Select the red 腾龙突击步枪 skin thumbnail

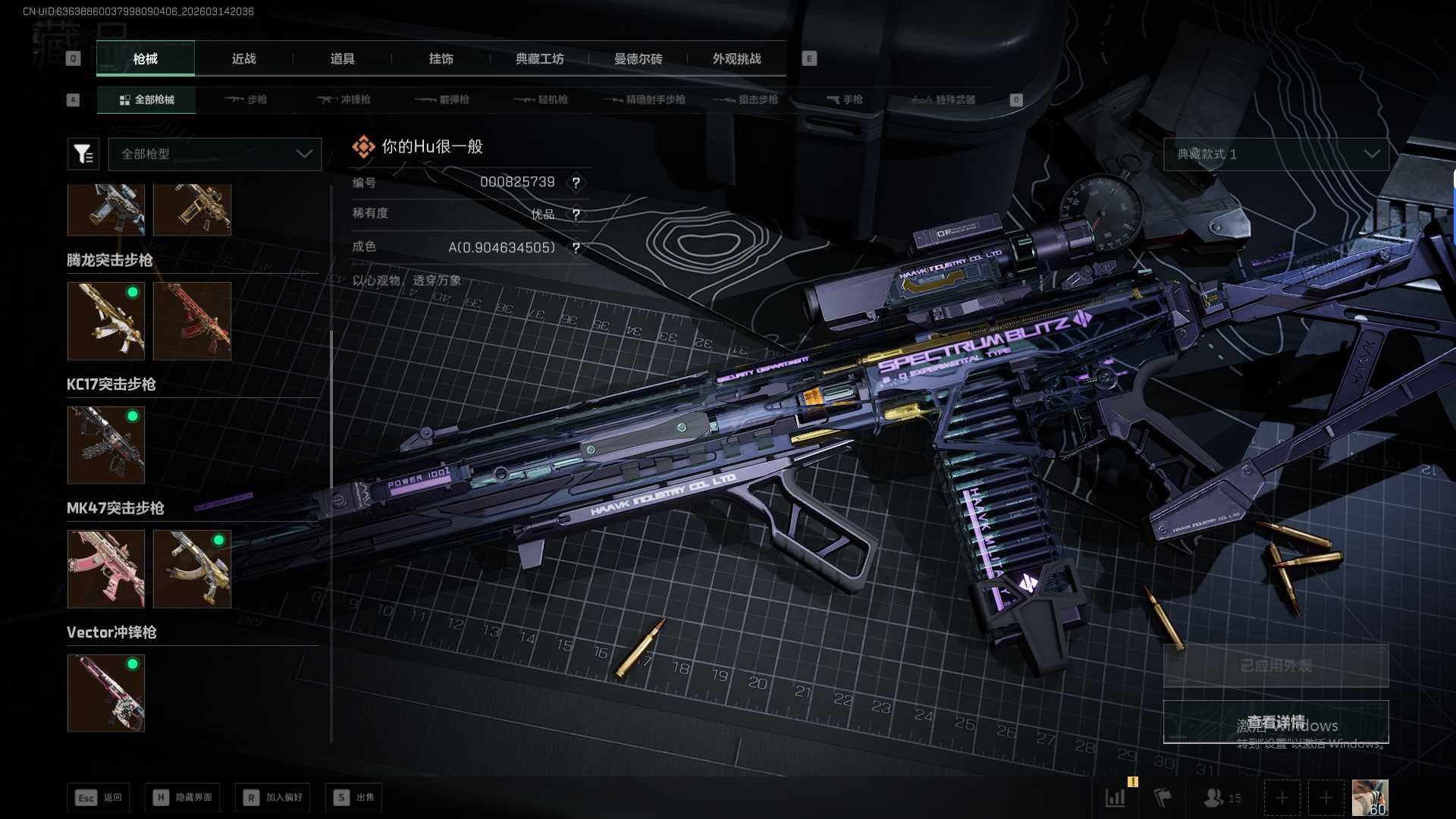(x=192, y=321)
